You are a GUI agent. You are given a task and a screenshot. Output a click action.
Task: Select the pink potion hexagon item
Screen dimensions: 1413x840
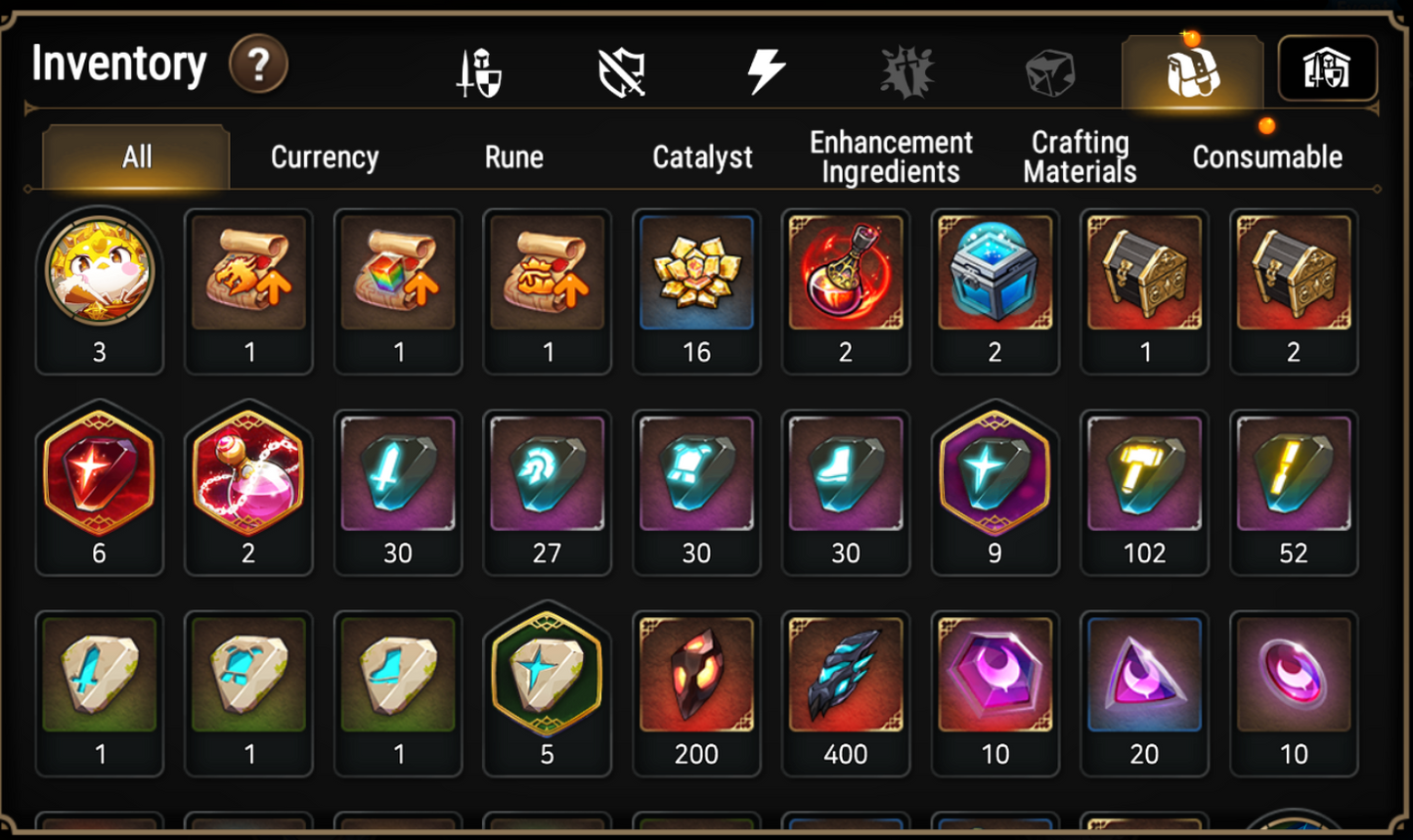coord(248,473)
